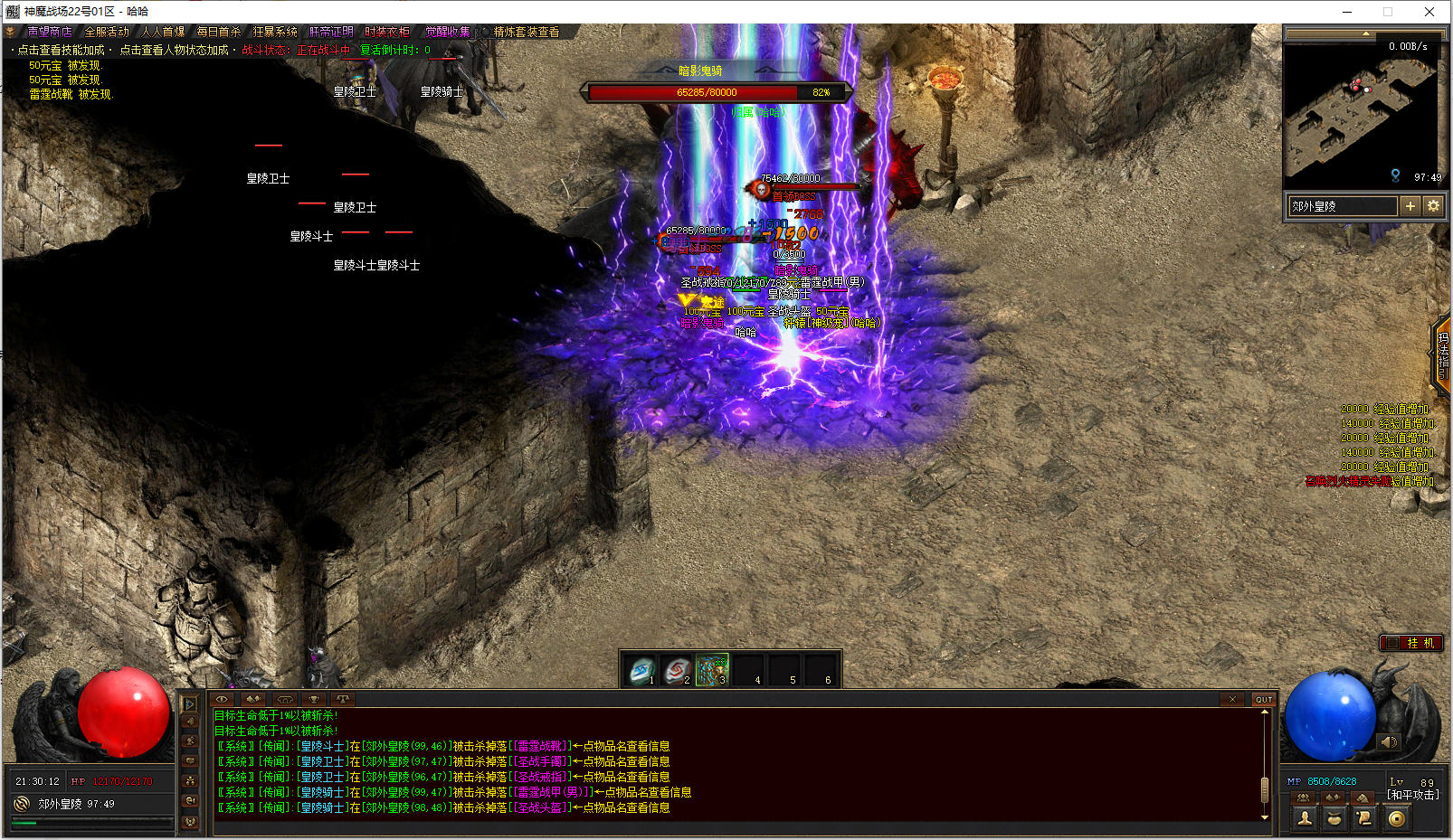This screenshot has width=1453, height=840.
Task: View the 精炼套装查看 refined set menu
Action: point(526,32)
